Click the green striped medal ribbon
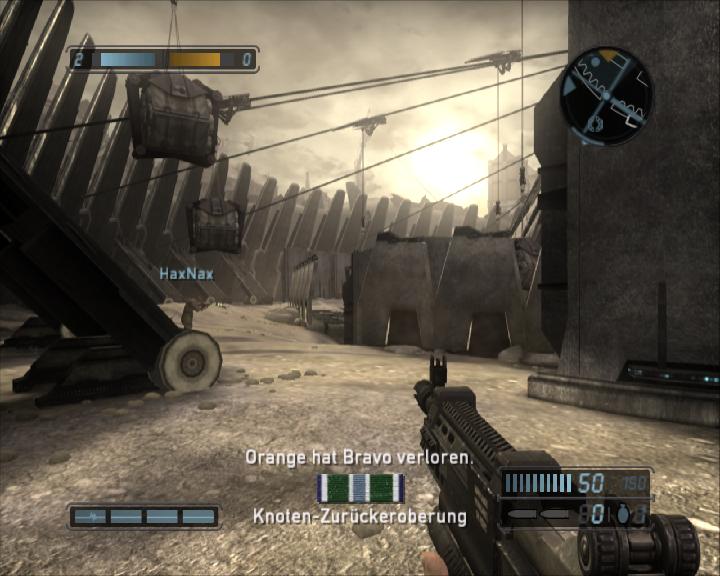The width and height of the screenshot is (720, 576). click(x=360, y=488)
